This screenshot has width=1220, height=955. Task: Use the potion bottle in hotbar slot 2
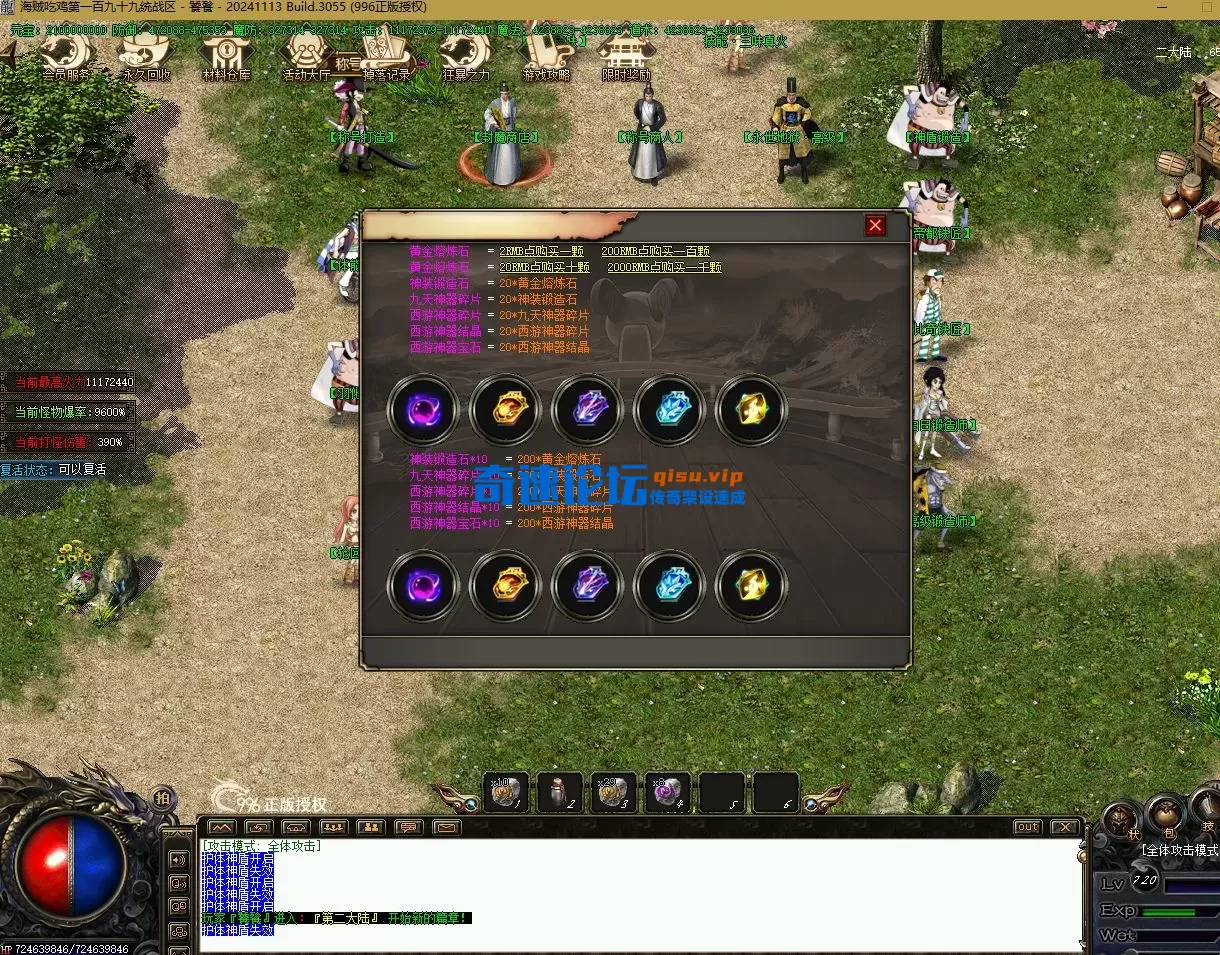(560, 792)
